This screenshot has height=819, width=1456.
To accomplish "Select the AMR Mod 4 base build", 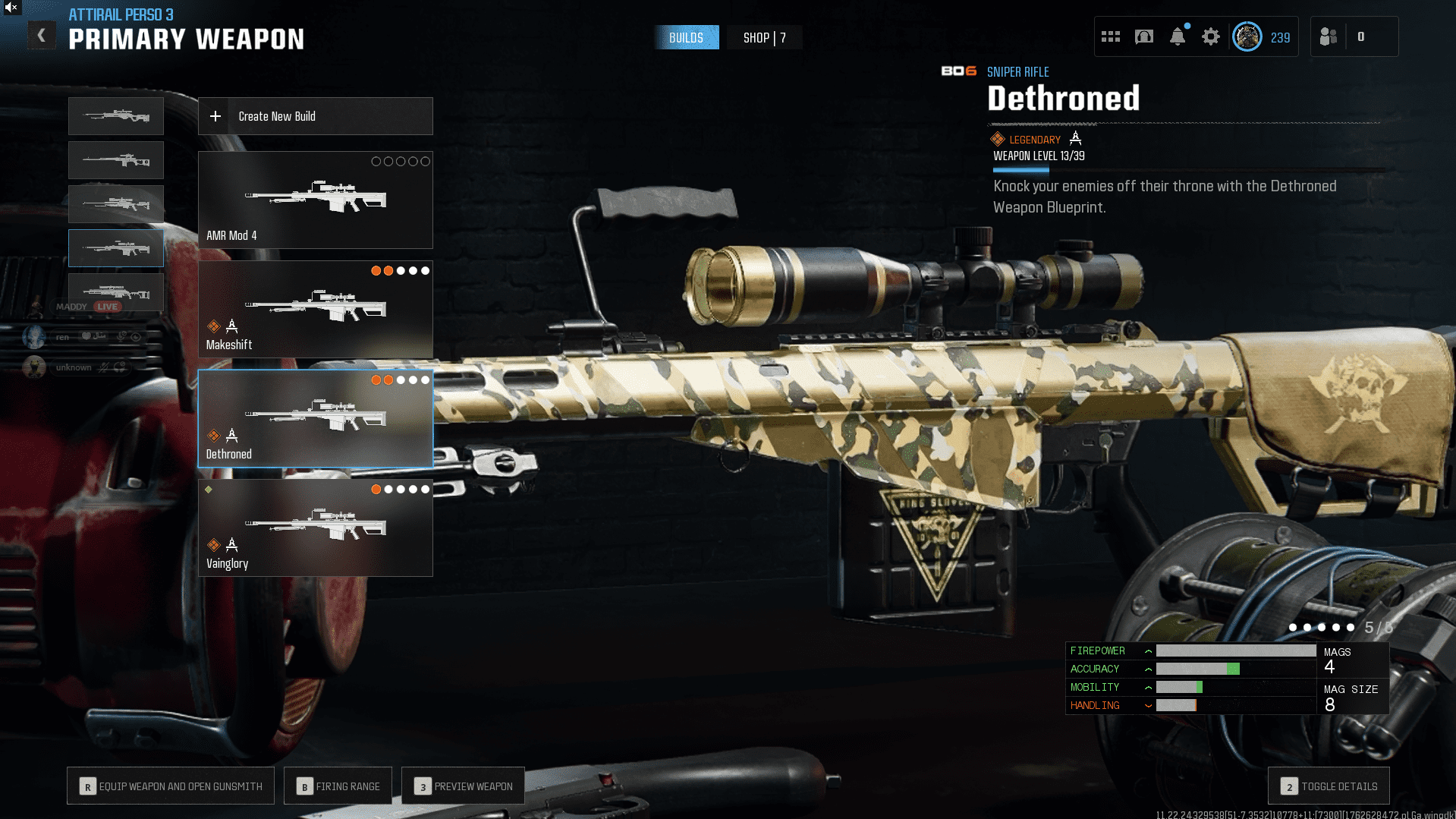I will (315, 200).
